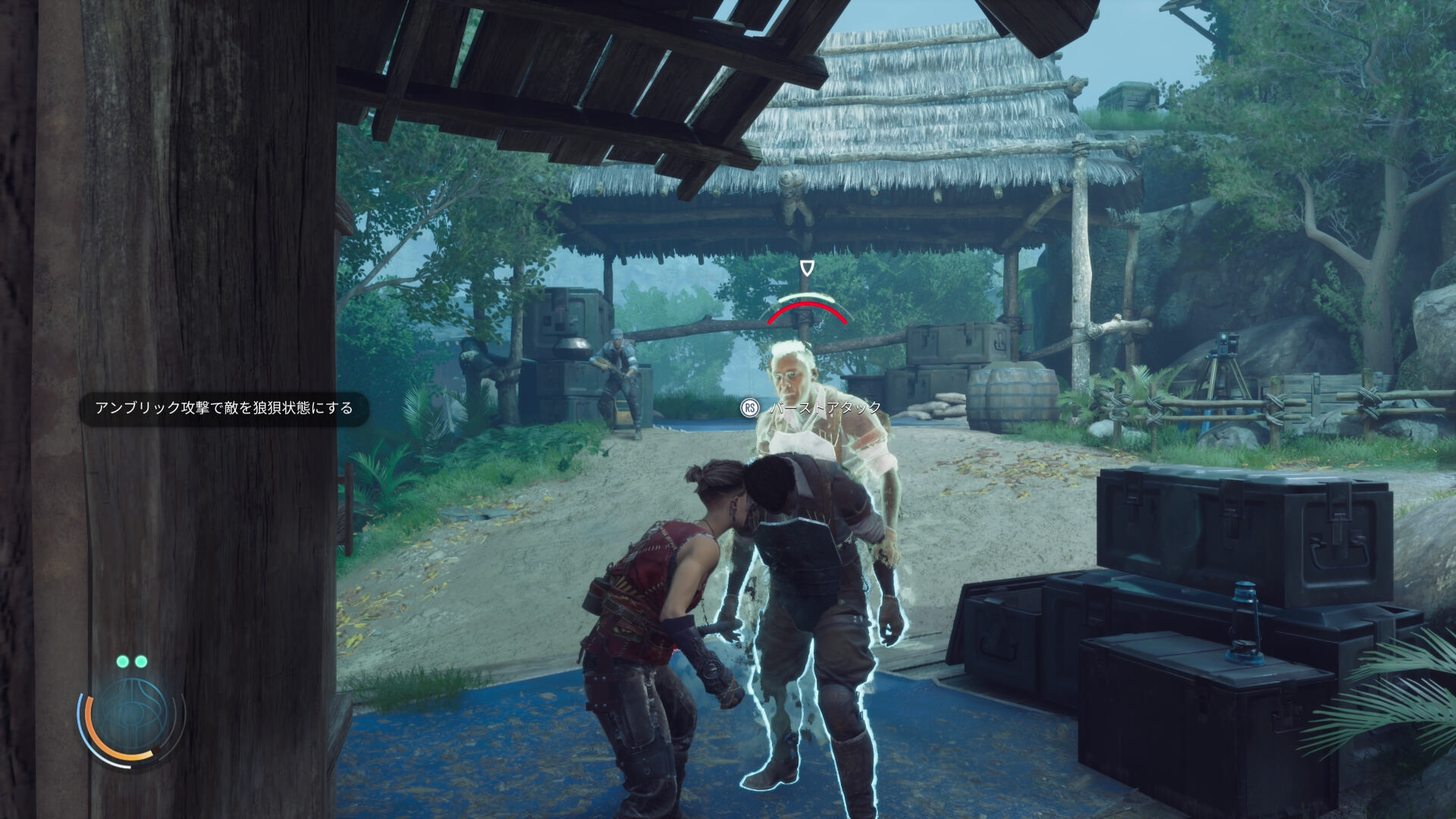1456x819 pixels.
Task: Click the Umbric attack tutorial hint box
Action: [224, 409]
